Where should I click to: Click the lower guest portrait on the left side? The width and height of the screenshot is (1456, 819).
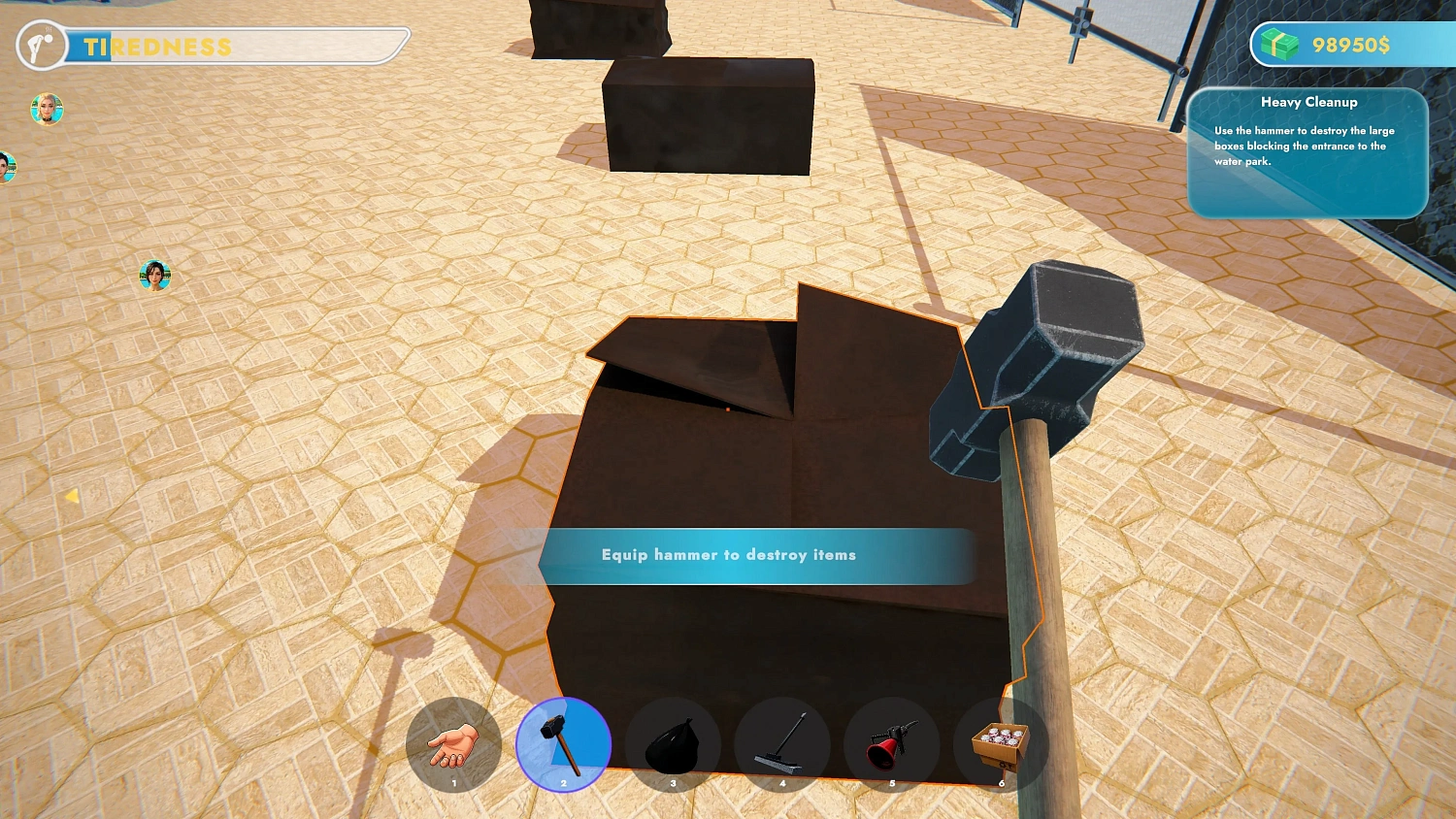154,275
